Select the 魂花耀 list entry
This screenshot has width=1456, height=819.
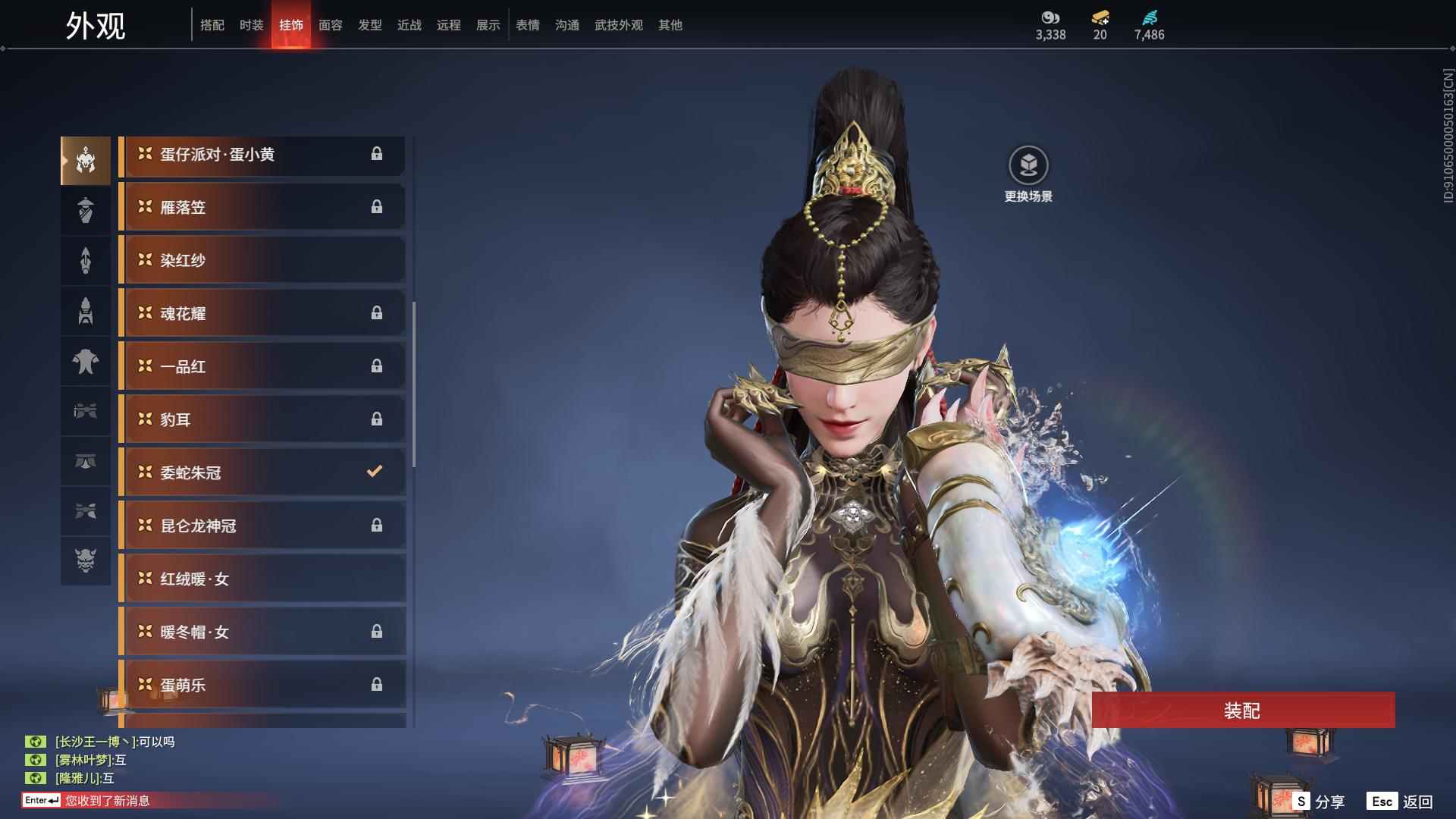point(262,313)
